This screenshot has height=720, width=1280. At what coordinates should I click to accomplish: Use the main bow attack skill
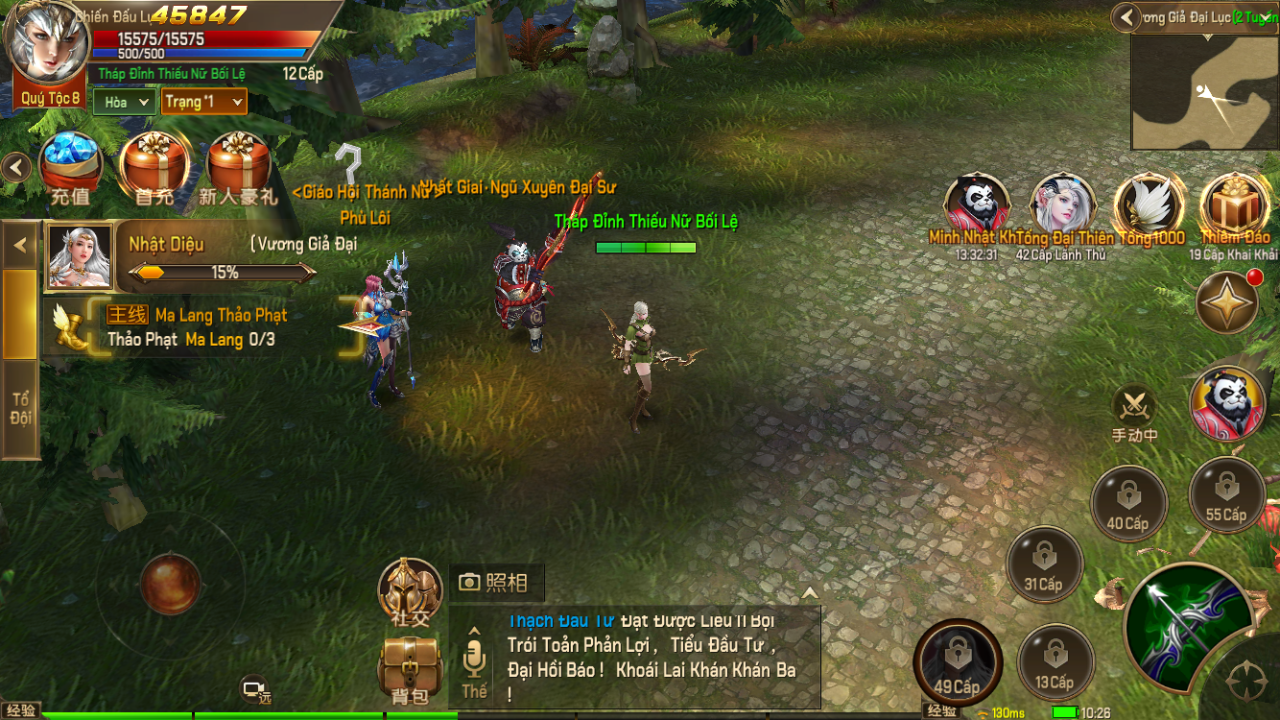tap(1188, 625)
